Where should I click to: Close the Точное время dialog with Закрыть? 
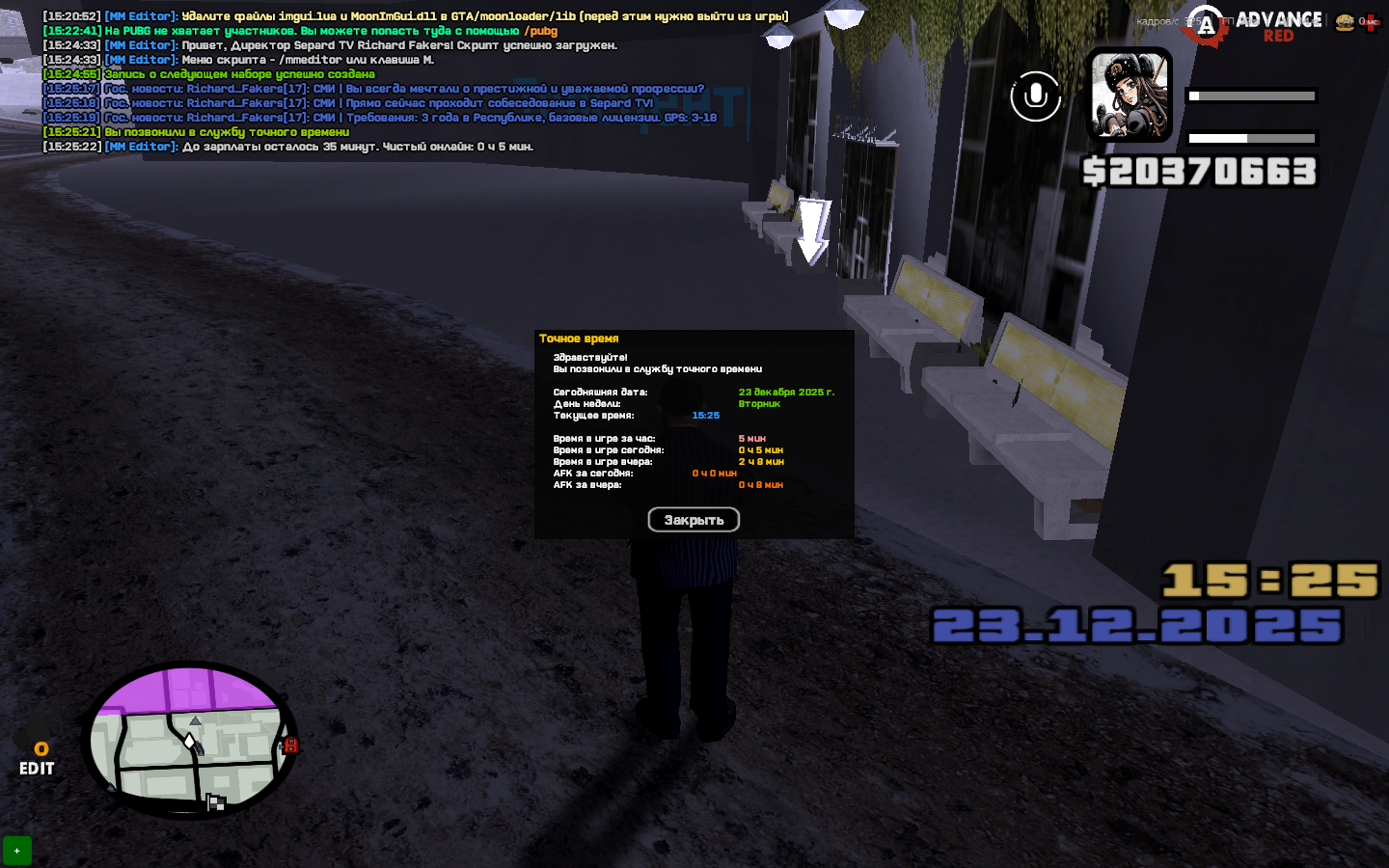click(x=694, y=520)
